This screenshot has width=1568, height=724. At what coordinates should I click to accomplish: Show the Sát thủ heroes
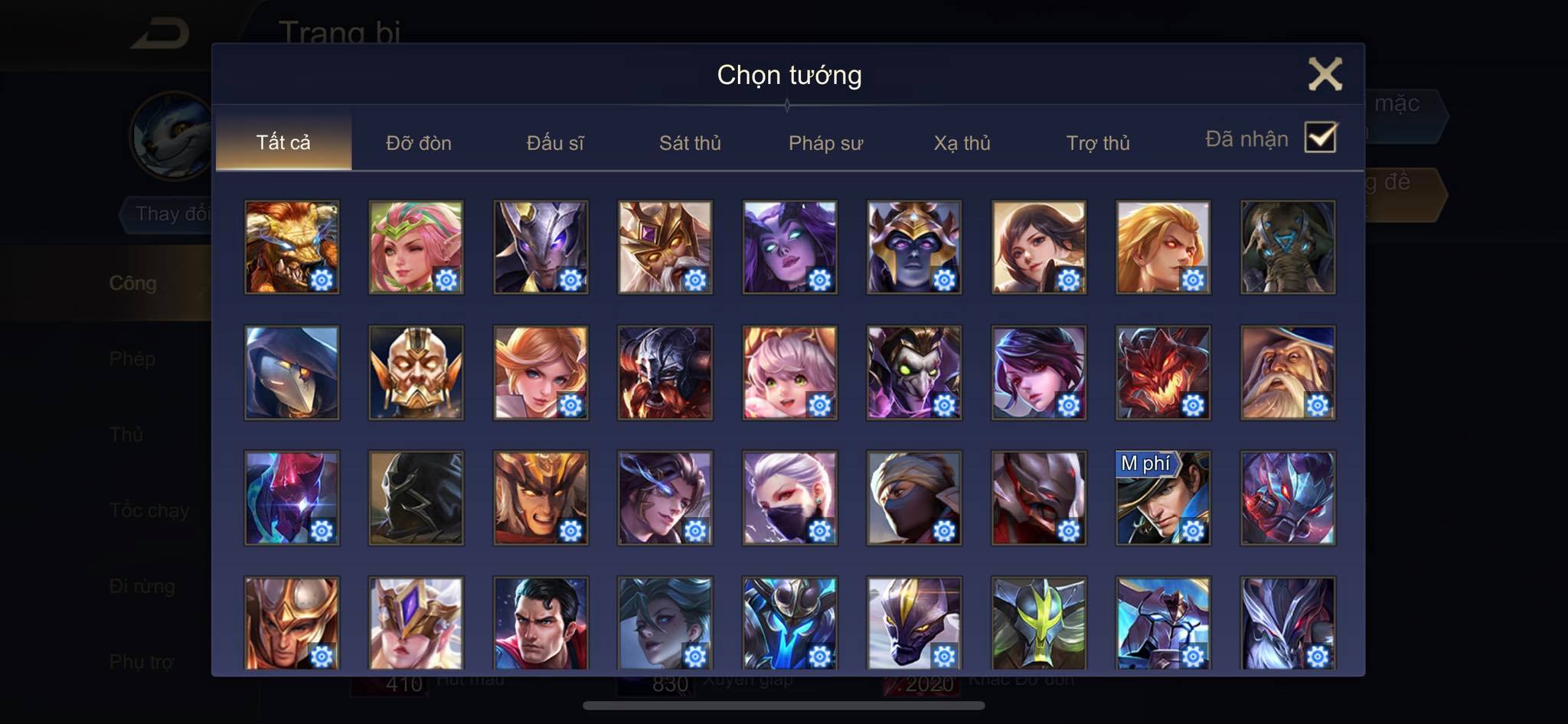click(x=690, y=143)
